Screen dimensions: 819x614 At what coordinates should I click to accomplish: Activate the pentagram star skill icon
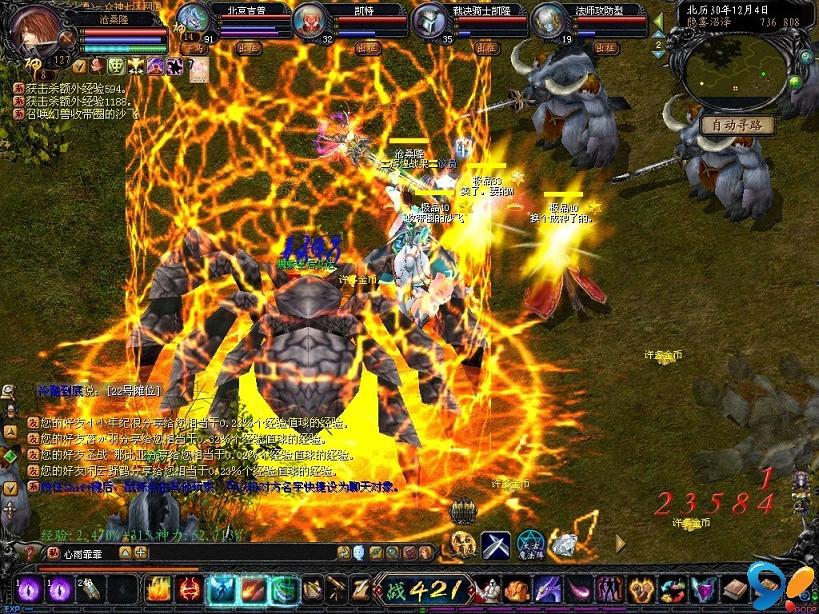pyautogui.click(x=530, y=545)
